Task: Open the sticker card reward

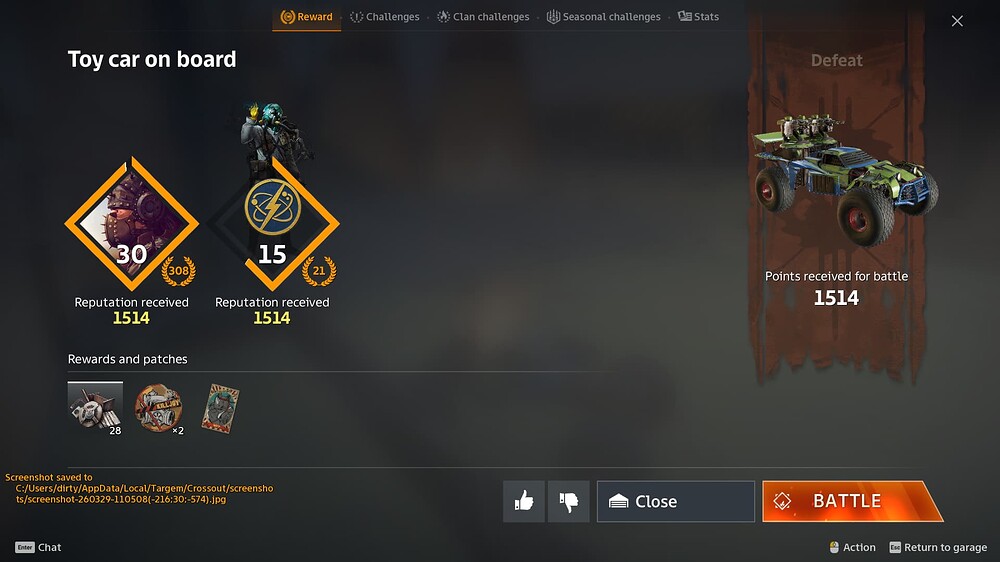Action: click(220, 408)
